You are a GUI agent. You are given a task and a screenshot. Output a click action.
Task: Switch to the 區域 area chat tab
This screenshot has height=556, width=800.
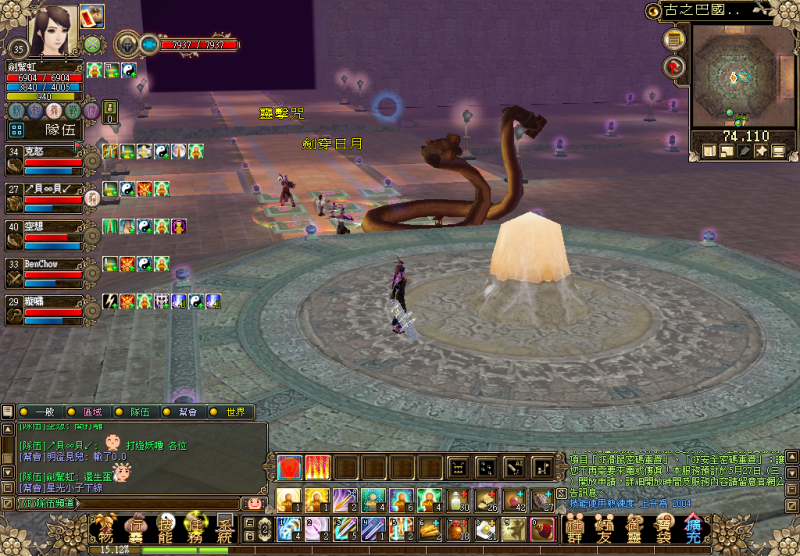(x=92, y=411)
